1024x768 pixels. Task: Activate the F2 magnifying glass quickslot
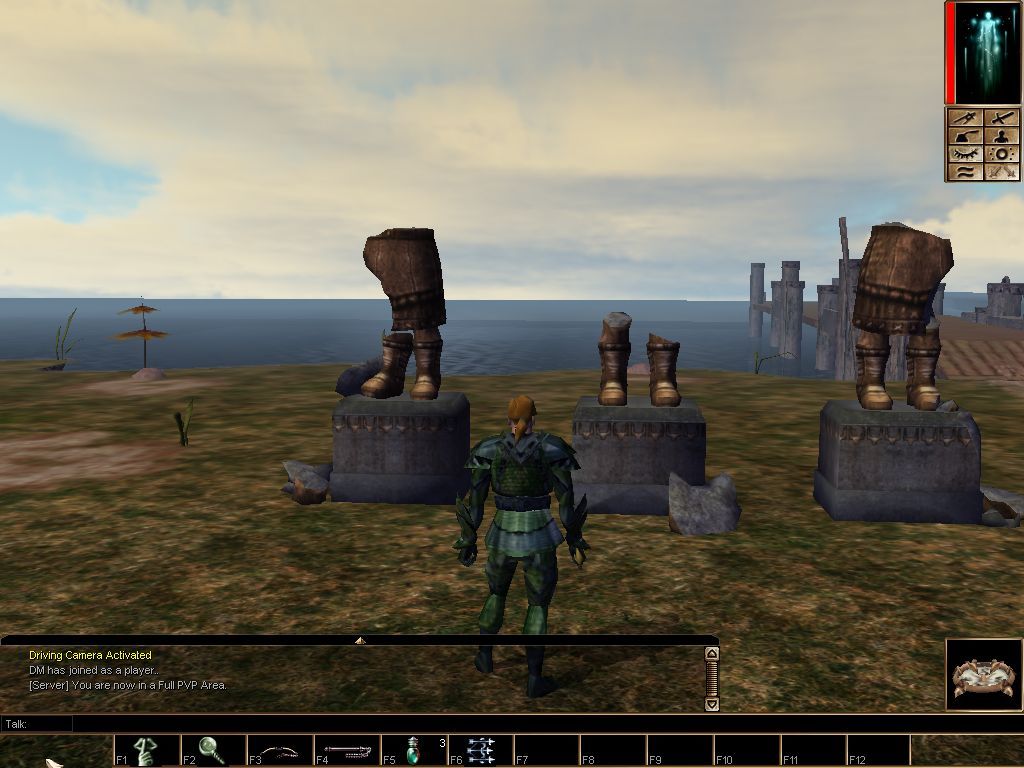[212, 750]
